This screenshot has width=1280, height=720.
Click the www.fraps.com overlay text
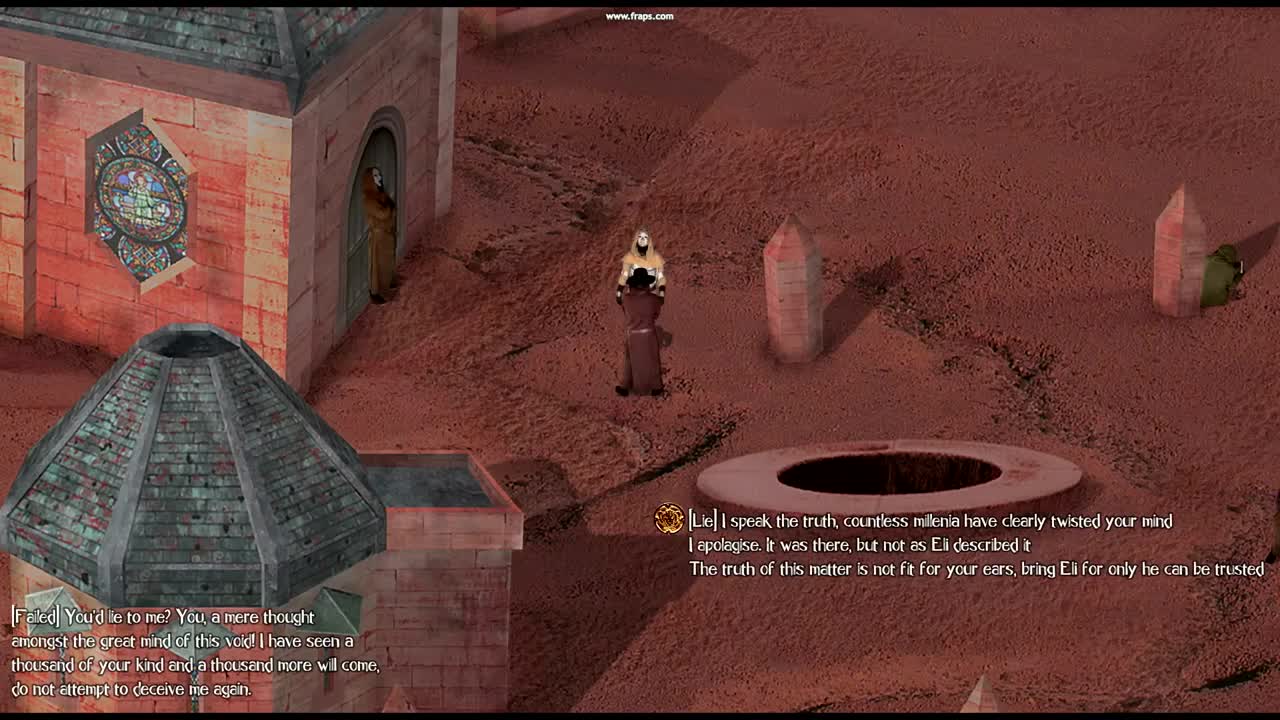[639, 16]
